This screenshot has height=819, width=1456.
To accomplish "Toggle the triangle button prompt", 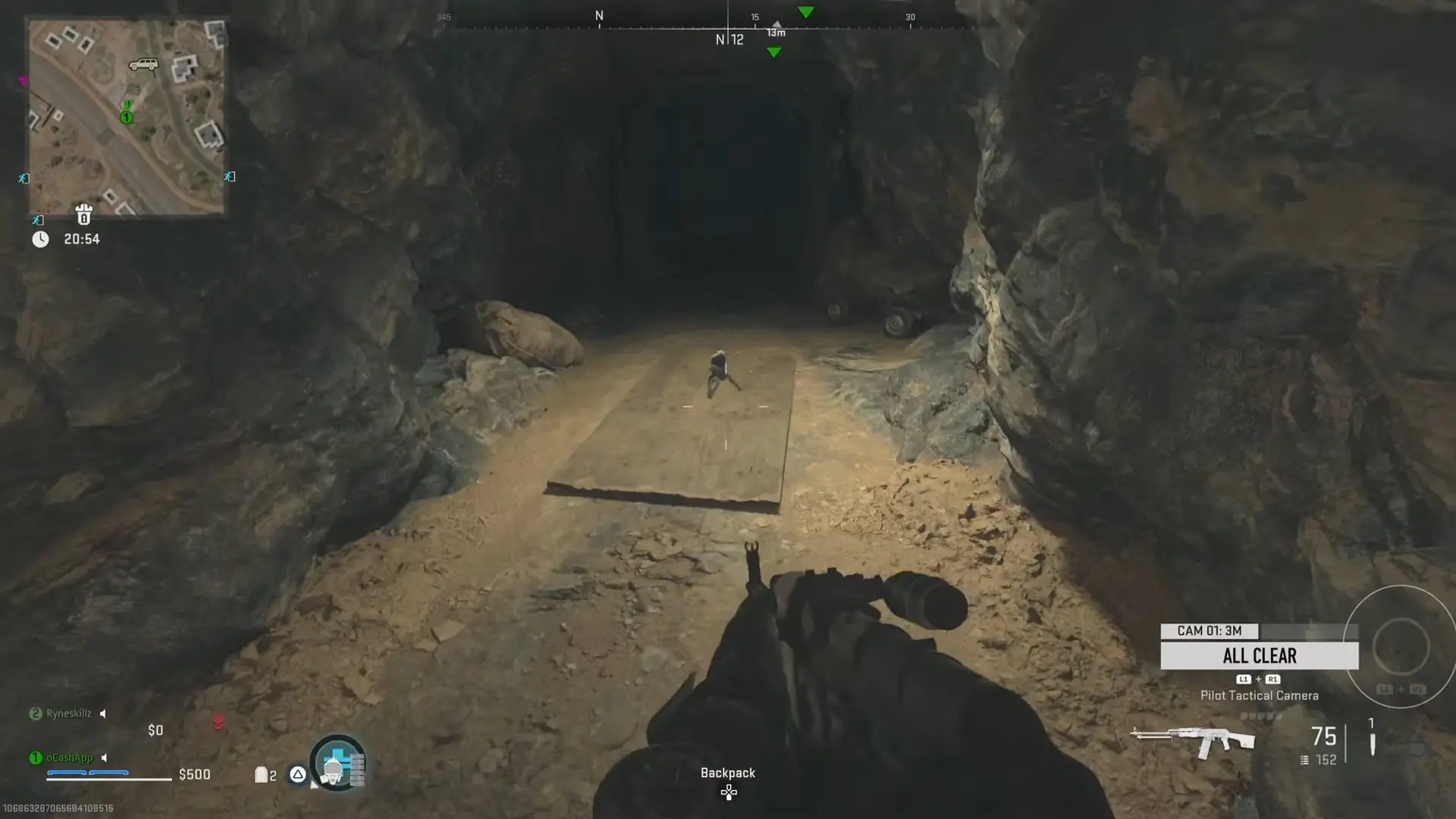I will coord(298,775).
